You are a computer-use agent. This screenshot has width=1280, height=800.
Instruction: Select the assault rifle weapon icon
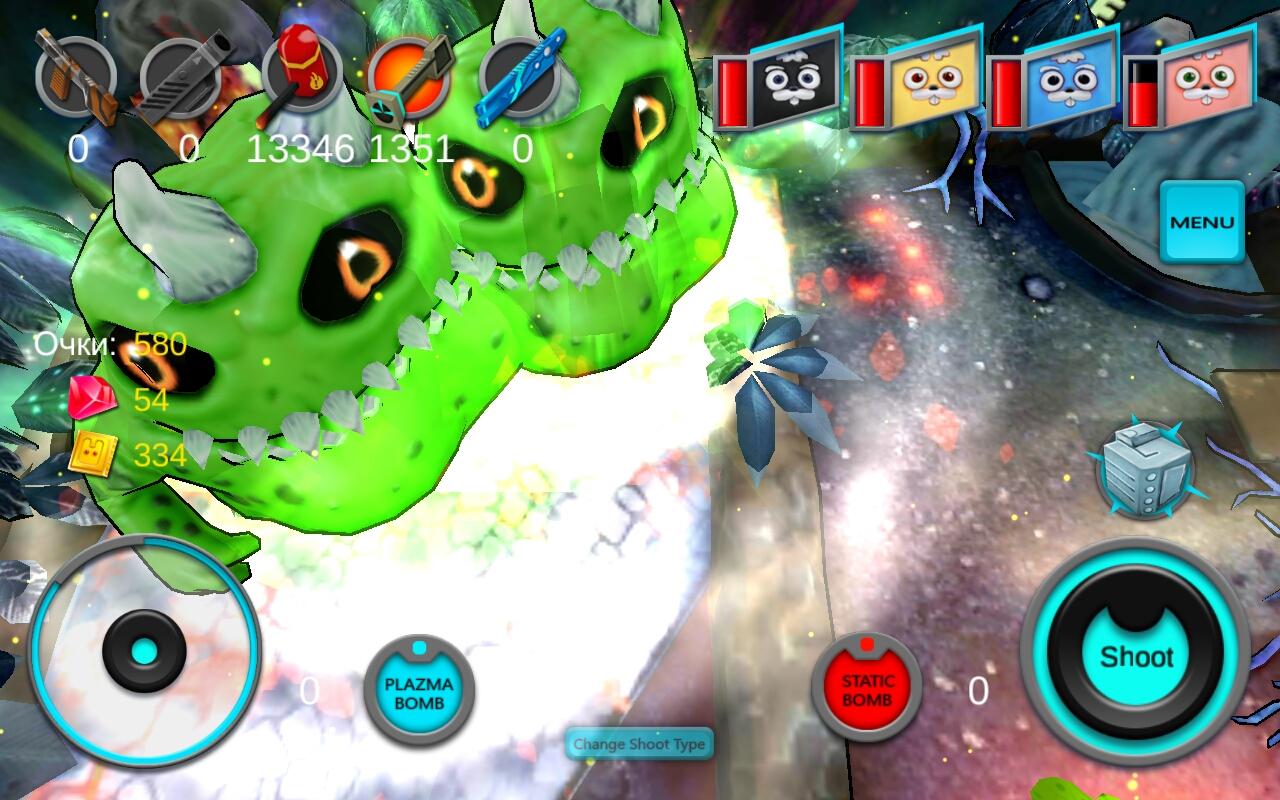[75, 77]
